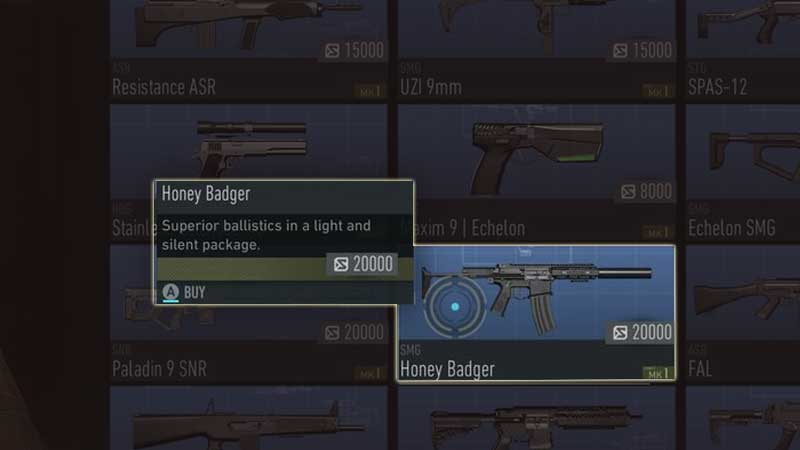Select the Honey Badger SMG tile
Screen dimensions: 800x450
pos(536,312)
